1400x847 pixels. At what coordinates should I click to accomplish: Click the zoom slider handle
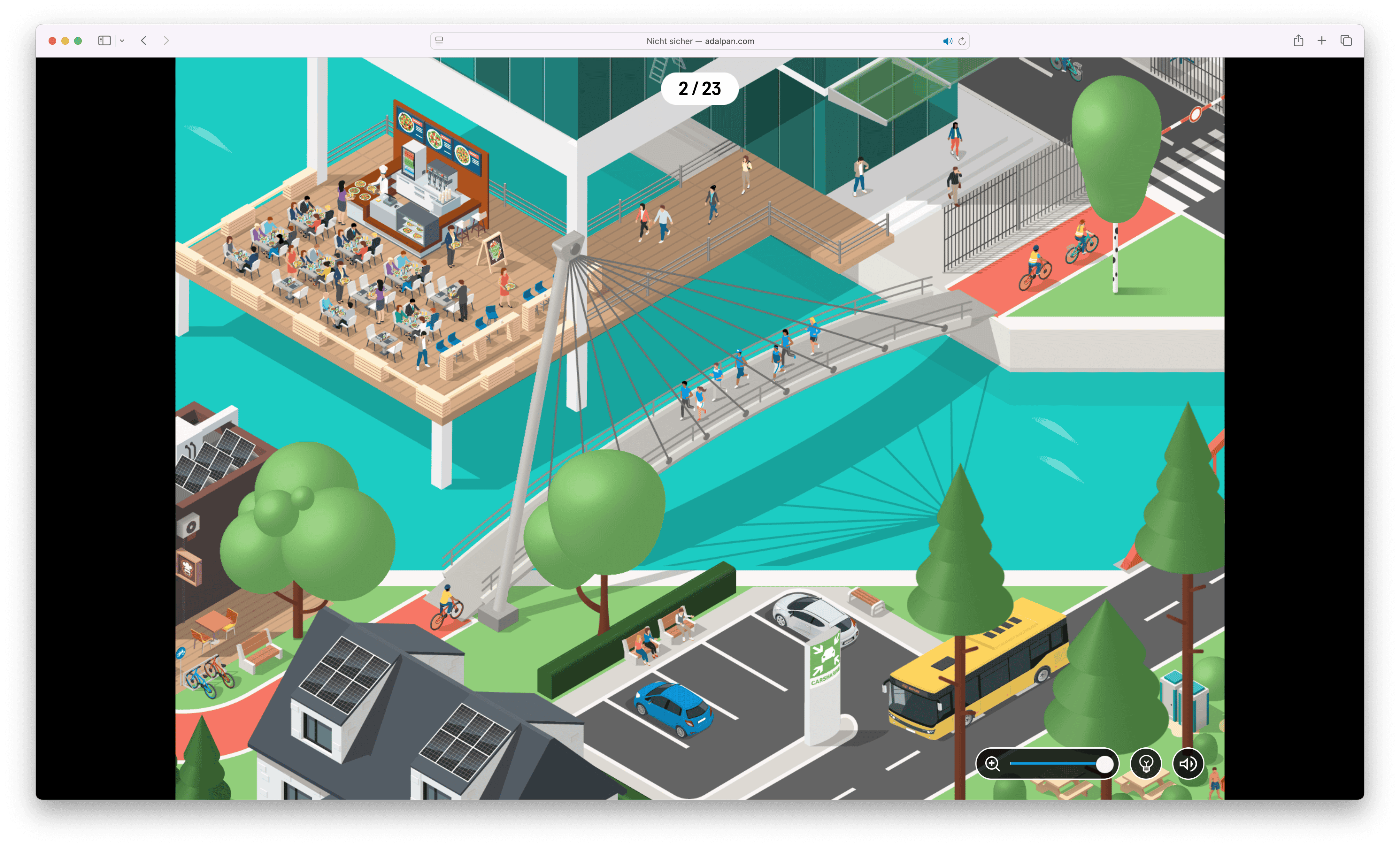1104,764
